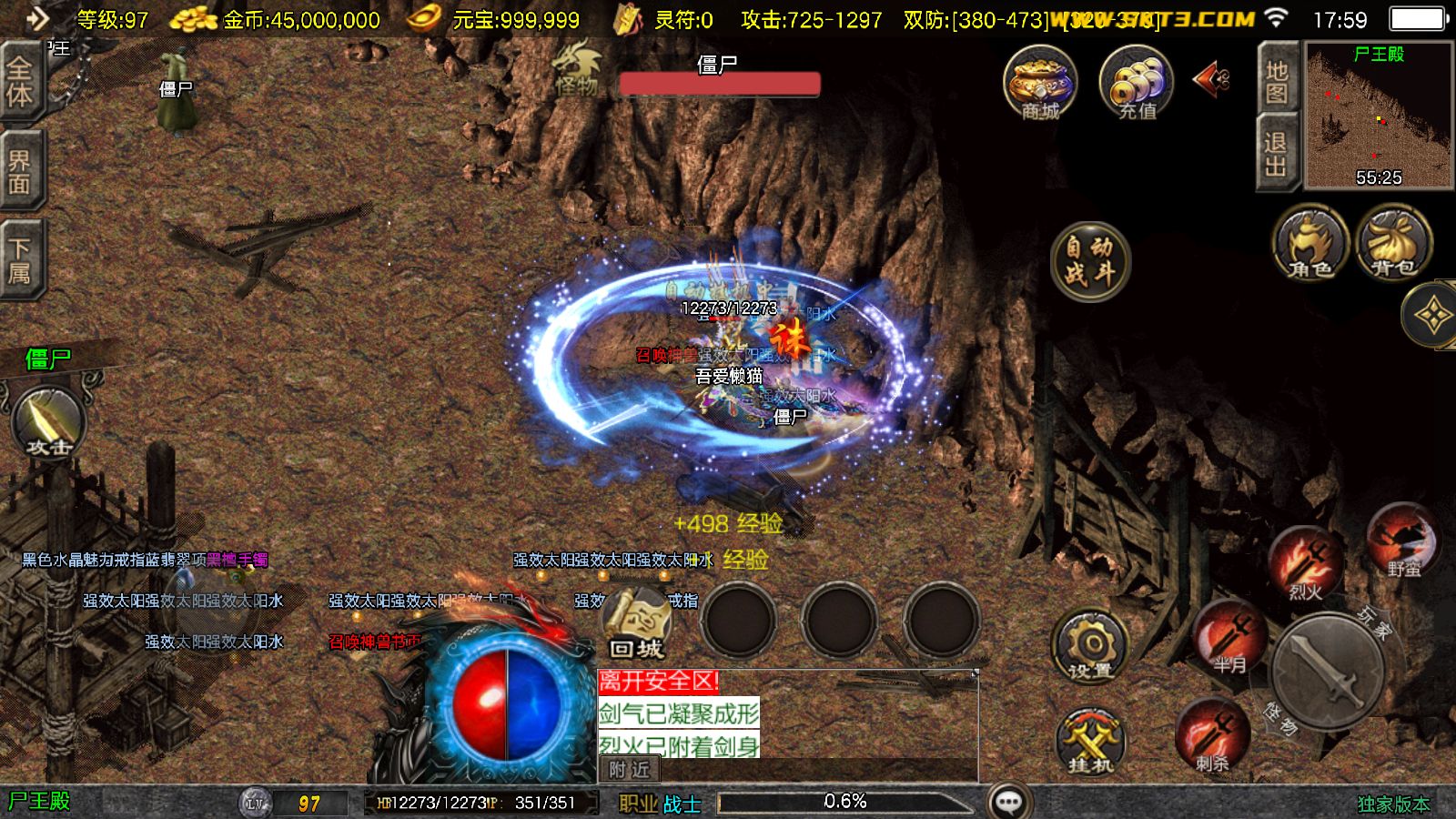The image size is (1456, 819).
Task: Tap the 退出 exit button
Action: coord(1277,153)
